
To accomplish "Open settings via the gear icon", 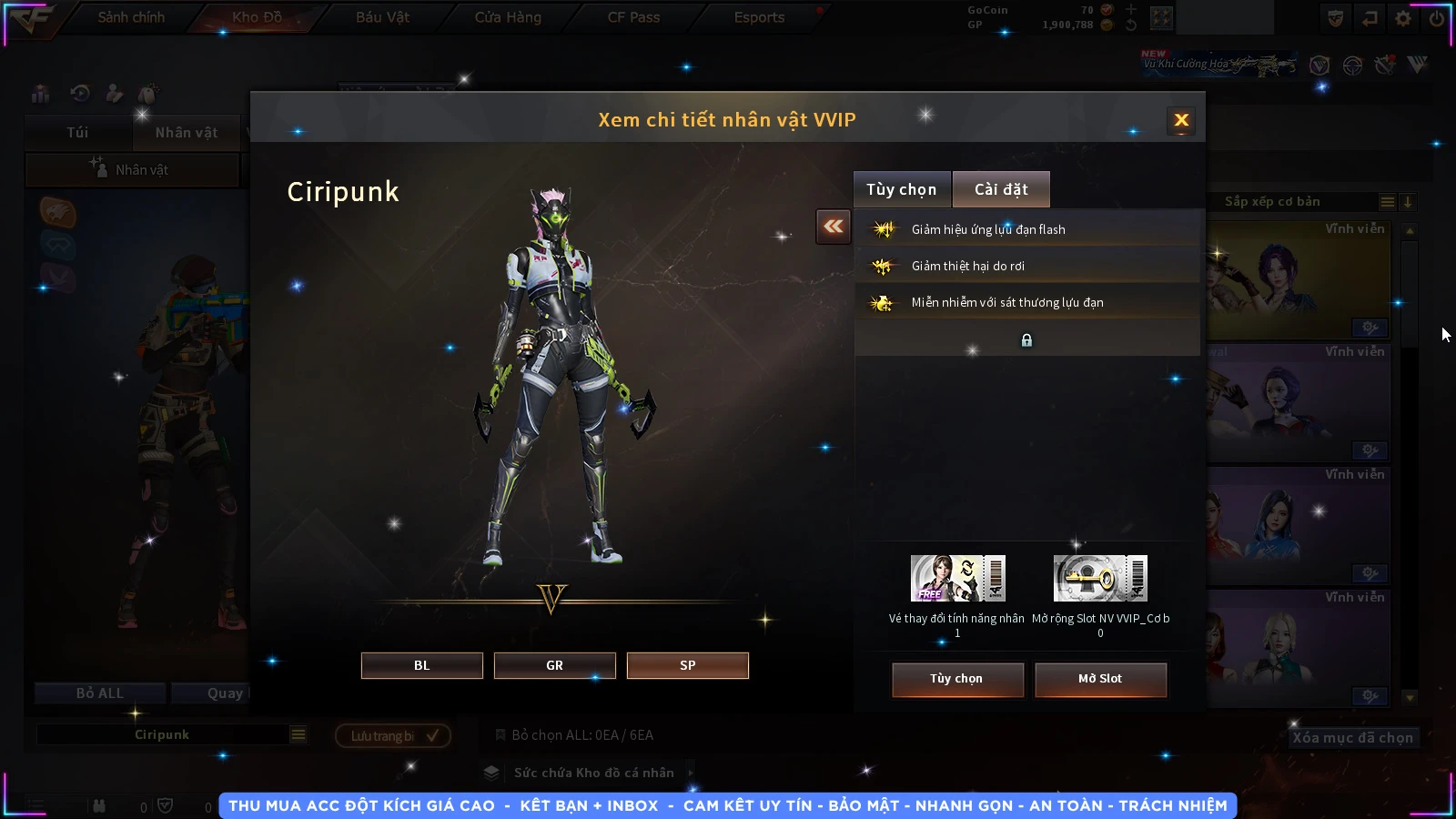I will click(1403, 18).
